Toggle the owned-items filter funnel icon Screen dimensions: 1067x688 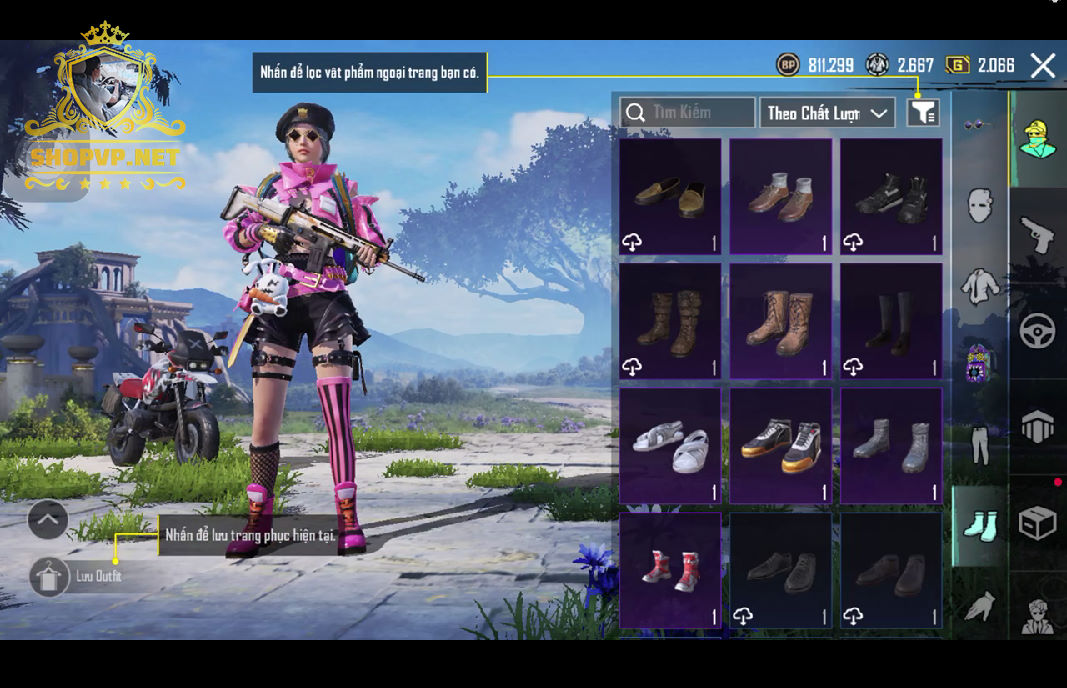click(x=922, y=113)
